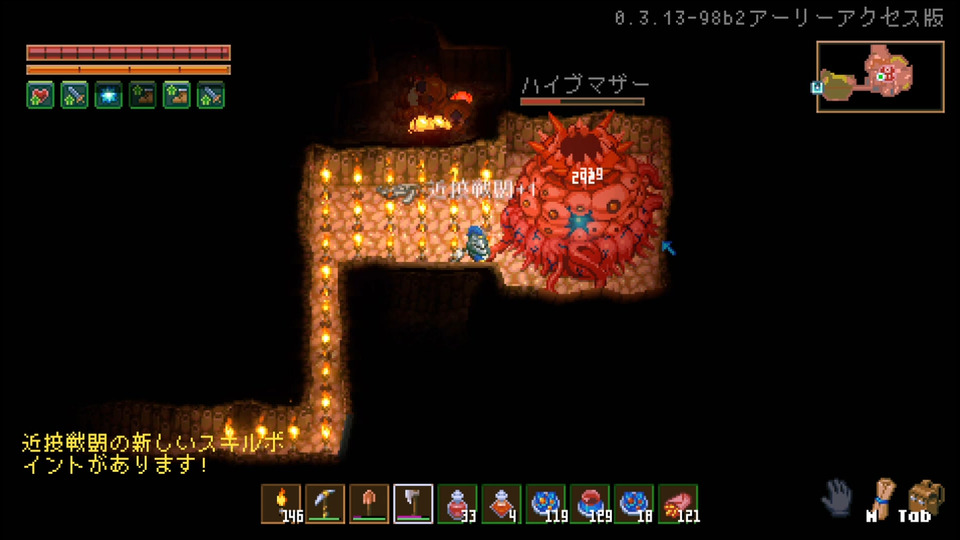Select the meat item stack of 121
The width and height of the screenshot is (960, 540).
coord(677,503)
